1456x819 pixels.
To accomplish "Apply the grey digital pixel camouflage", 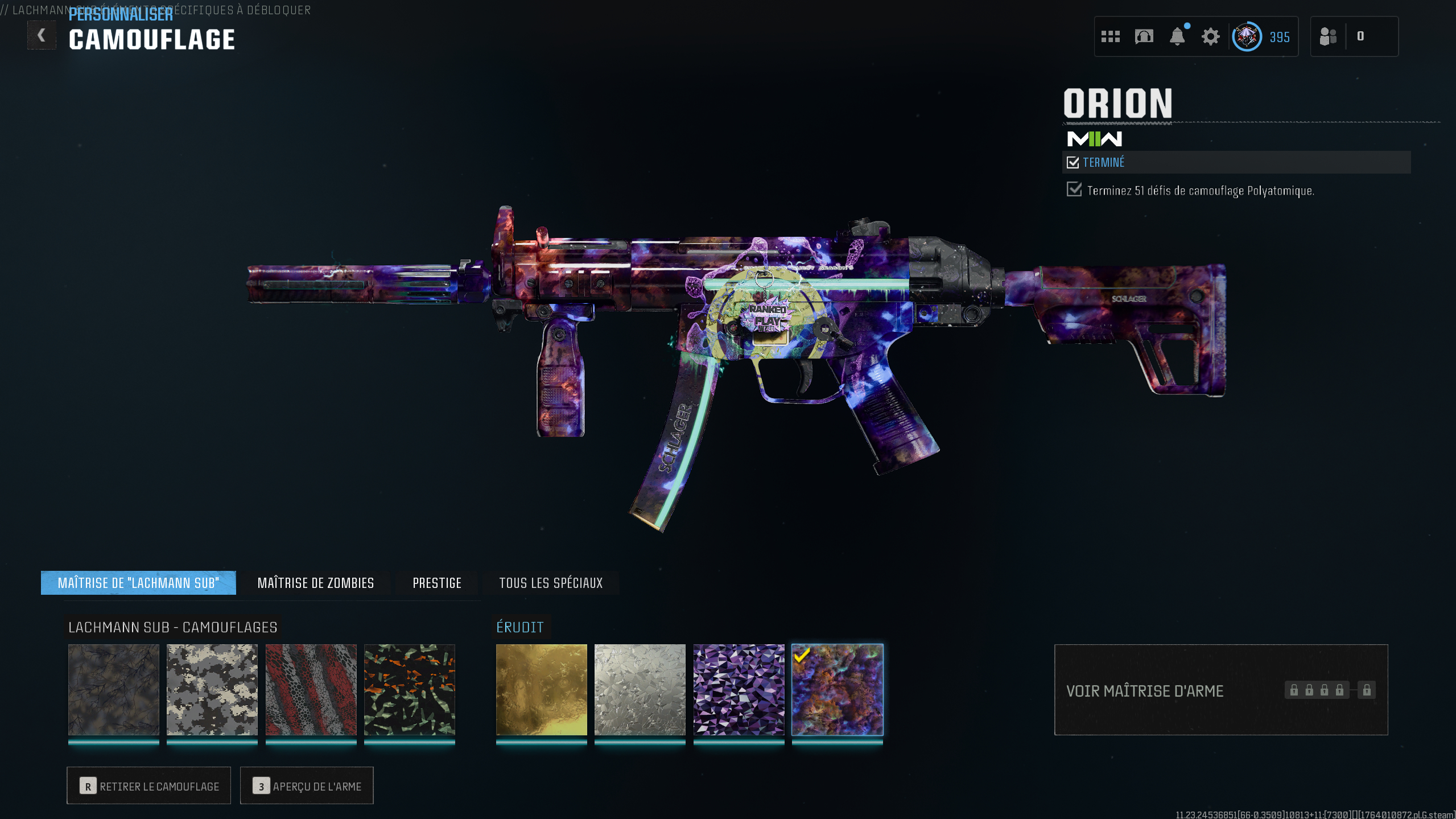I will tap(212, 689).
